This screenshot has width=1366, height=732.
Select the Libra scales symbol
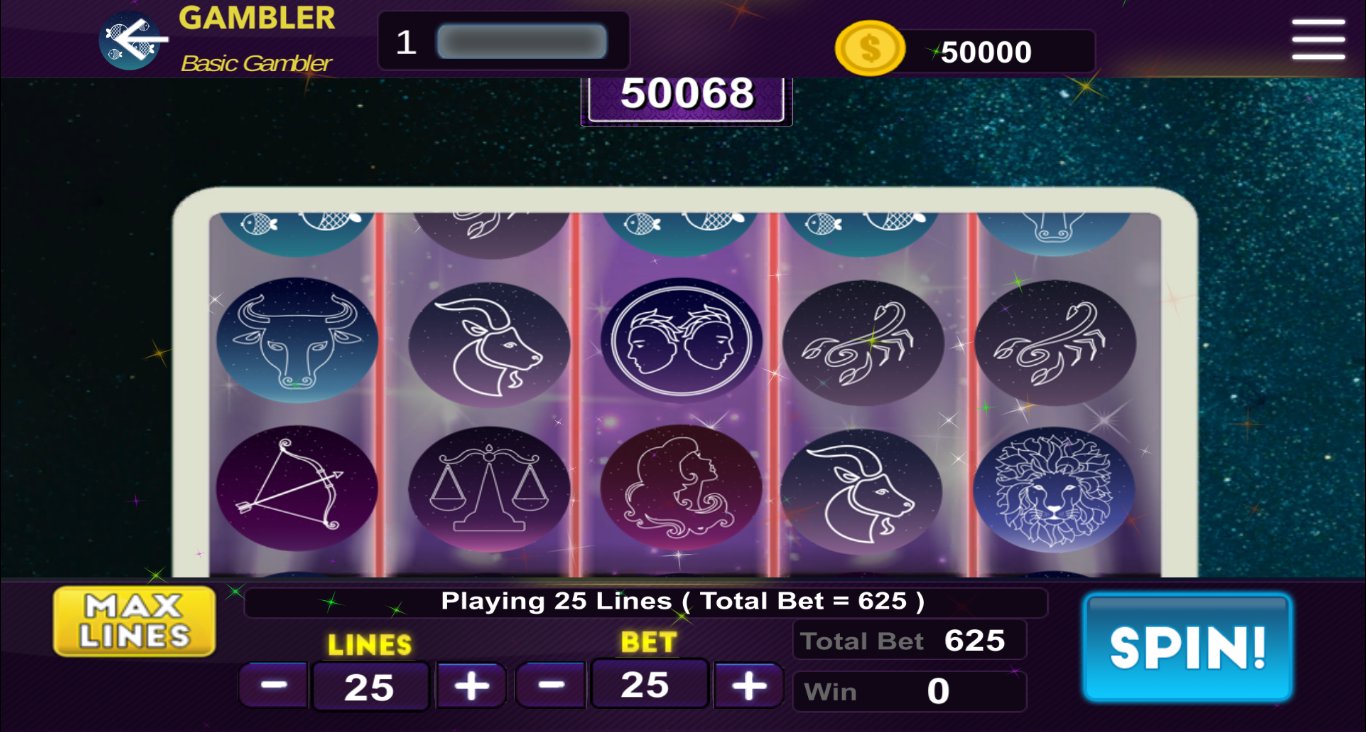[489, 487]
